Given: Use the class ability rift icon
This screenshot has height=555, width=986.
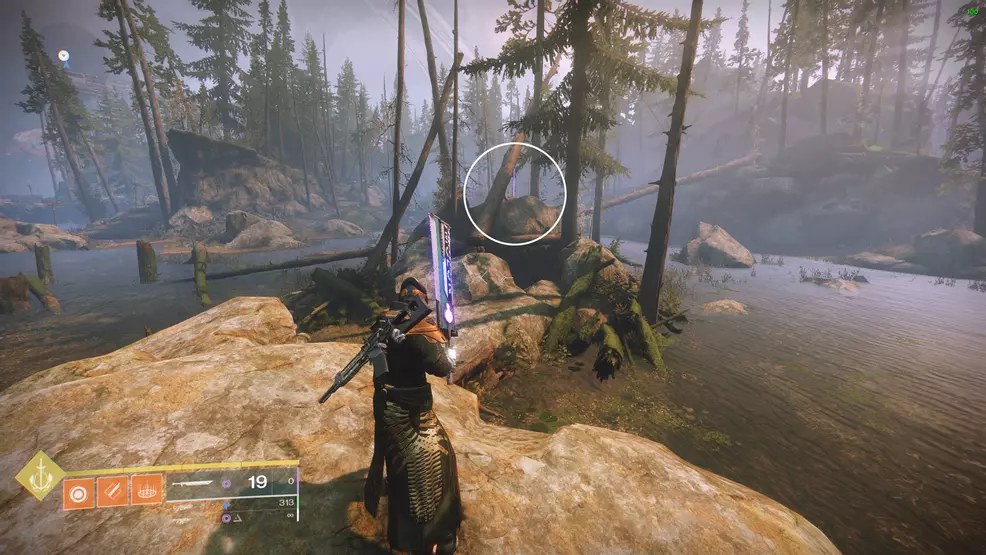Looking at the screenshot, I should tap(146, 490).
